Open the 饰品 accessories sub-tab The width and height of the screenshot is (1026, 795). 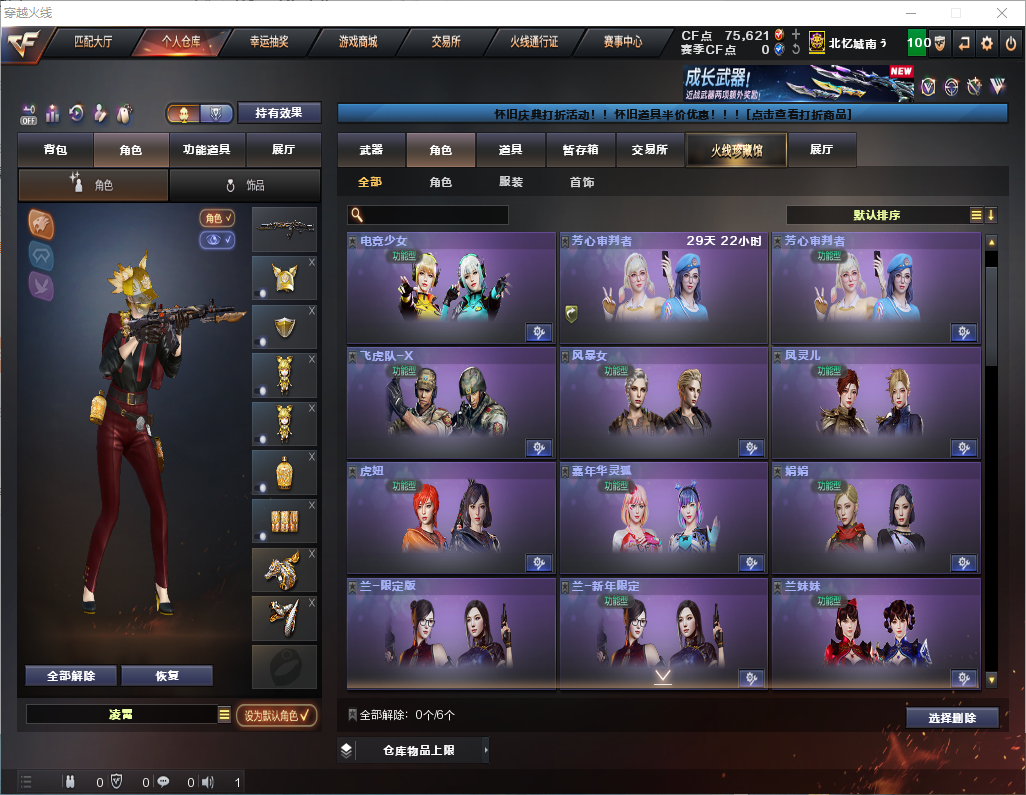click(x=245, y=185)
